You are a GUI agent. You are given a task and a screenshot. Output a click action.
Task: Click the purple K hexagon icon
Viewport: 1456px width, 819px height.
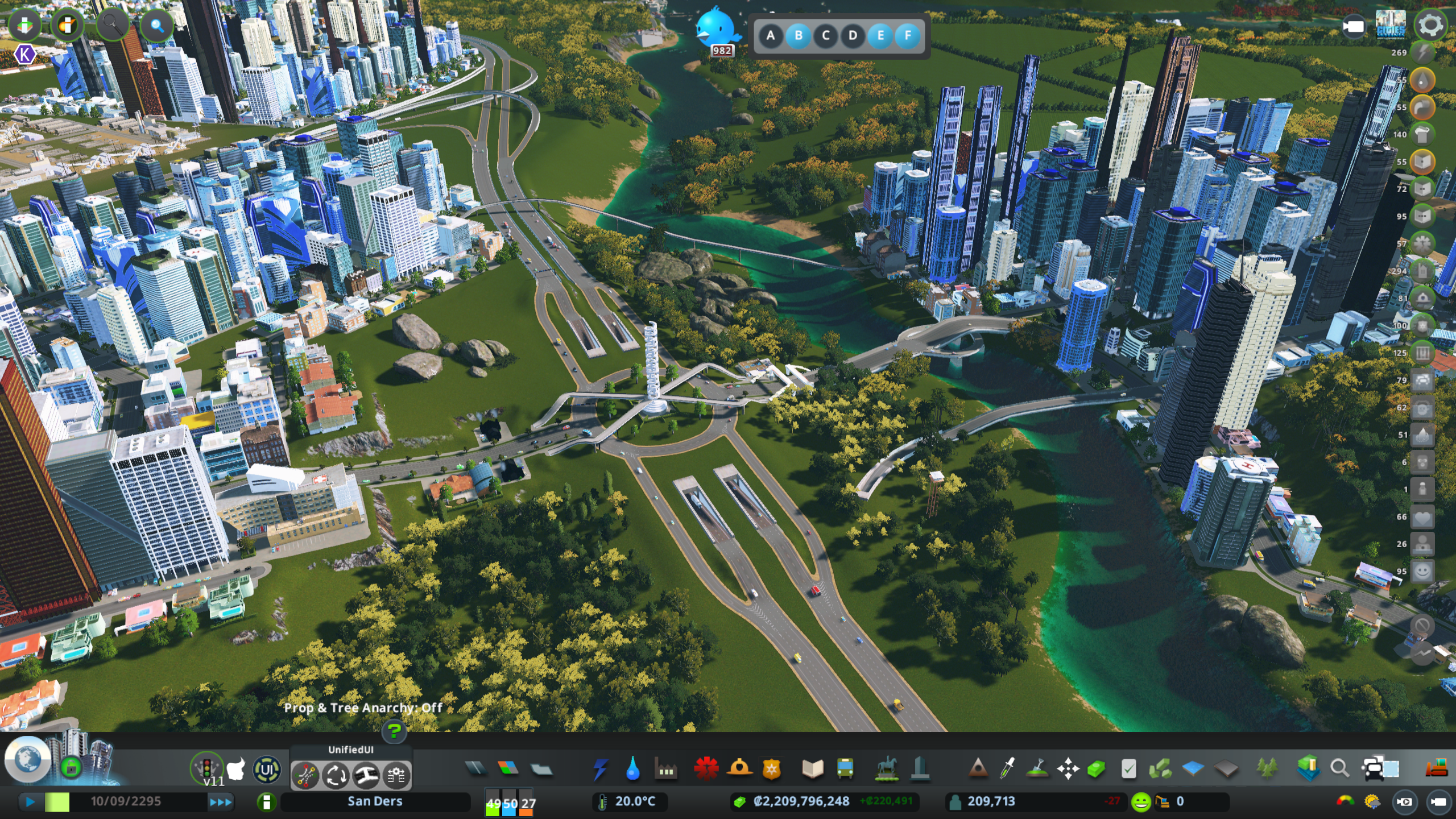coord(24,55)
